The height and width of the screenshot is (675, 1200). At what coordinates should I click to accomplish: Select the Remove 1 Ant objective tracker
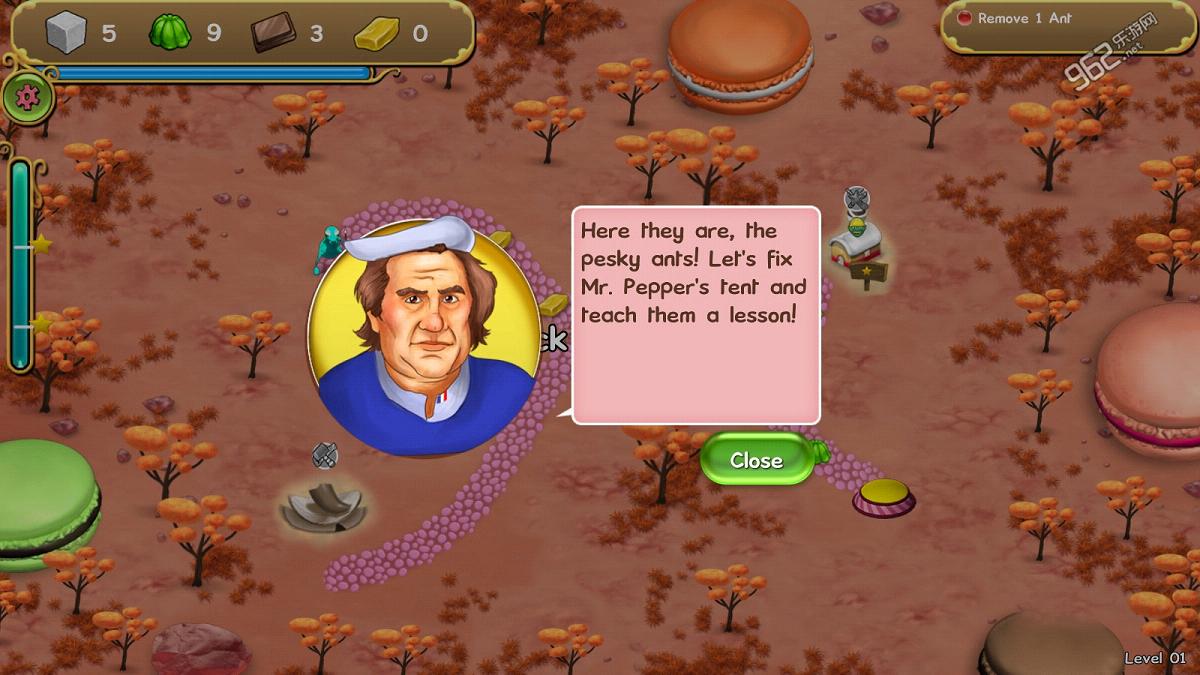[x=1024, y=19]
